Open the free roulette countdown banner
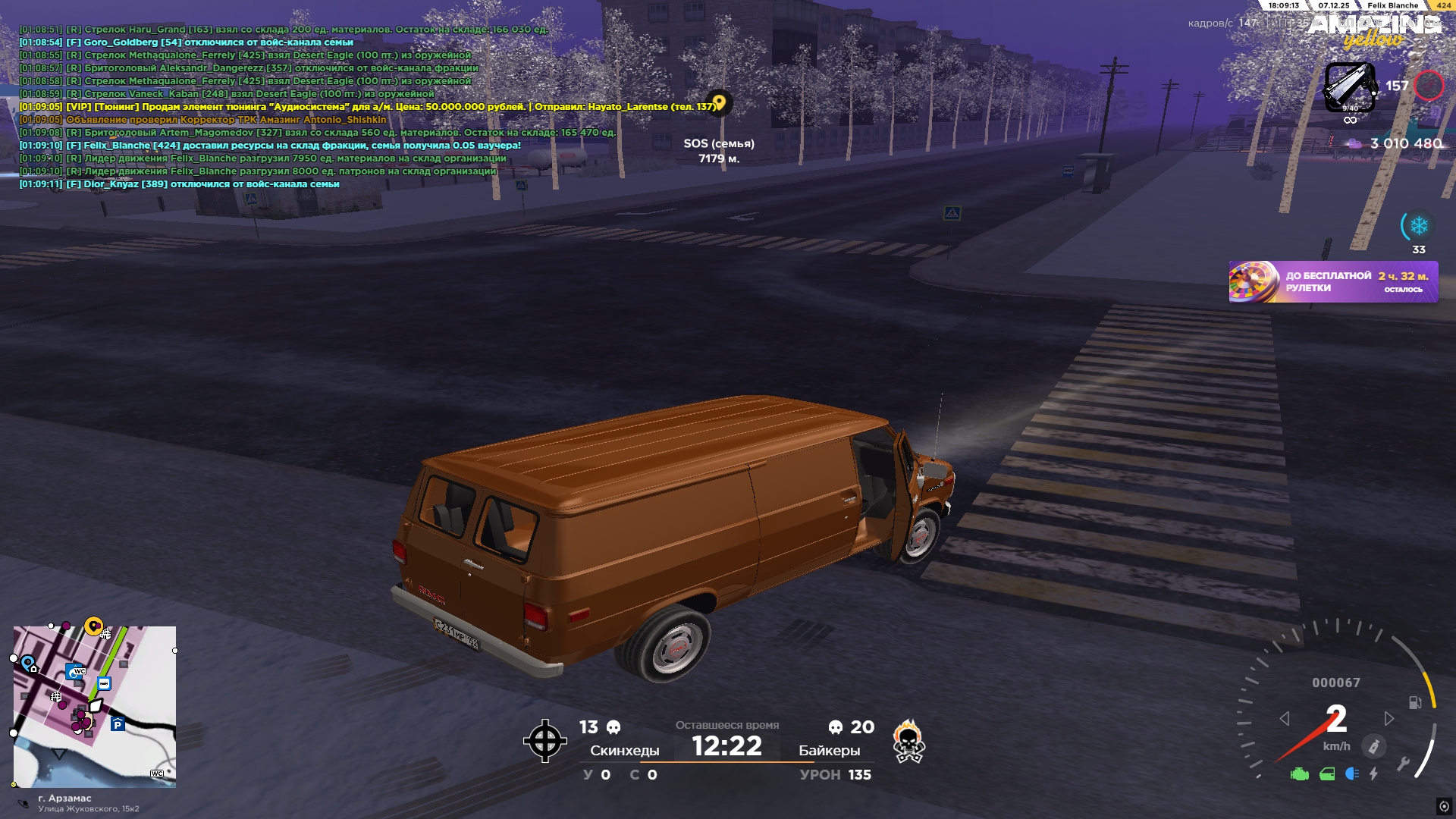The height and width of the screenshot is (819, 1456). point(1332,282)
